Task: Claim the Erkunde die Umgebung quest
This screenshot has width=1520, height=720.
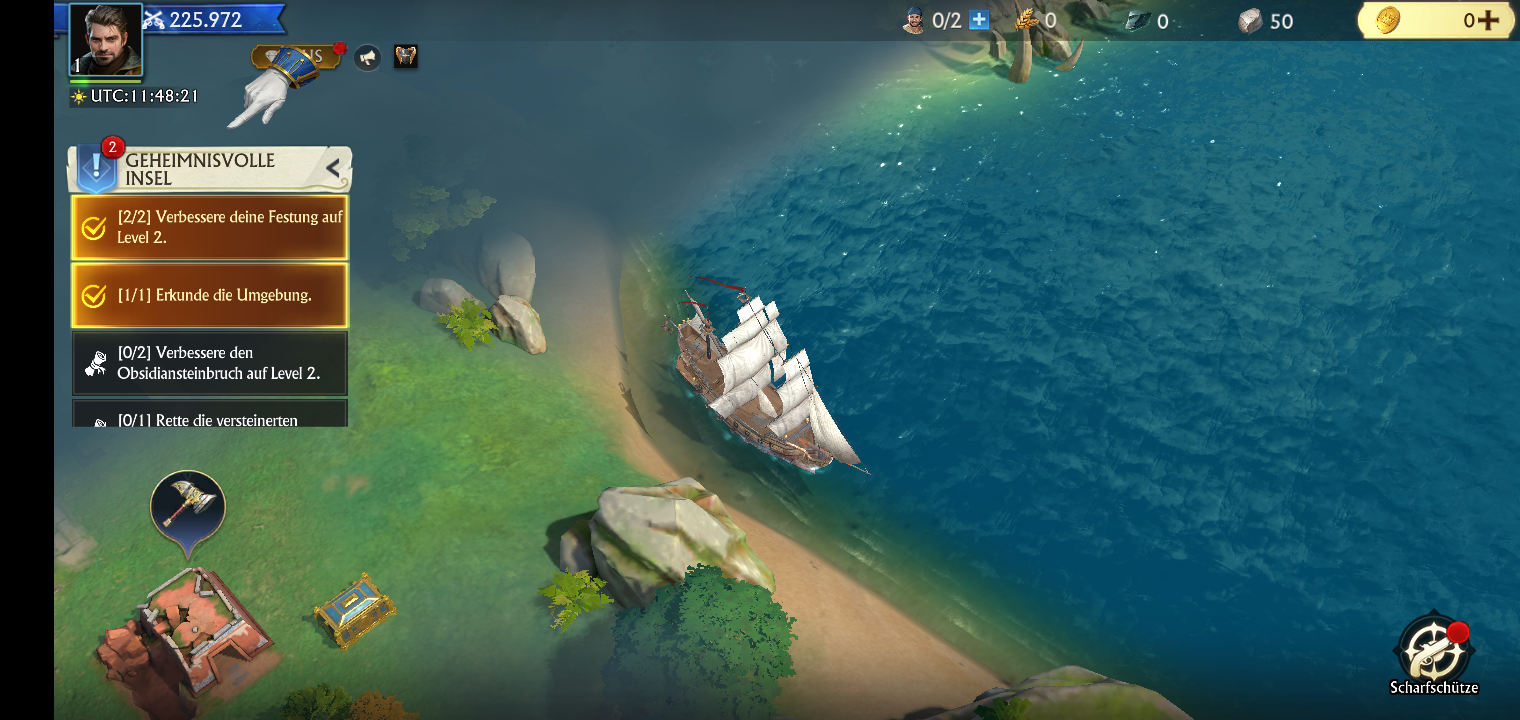Action: [210, 295]
